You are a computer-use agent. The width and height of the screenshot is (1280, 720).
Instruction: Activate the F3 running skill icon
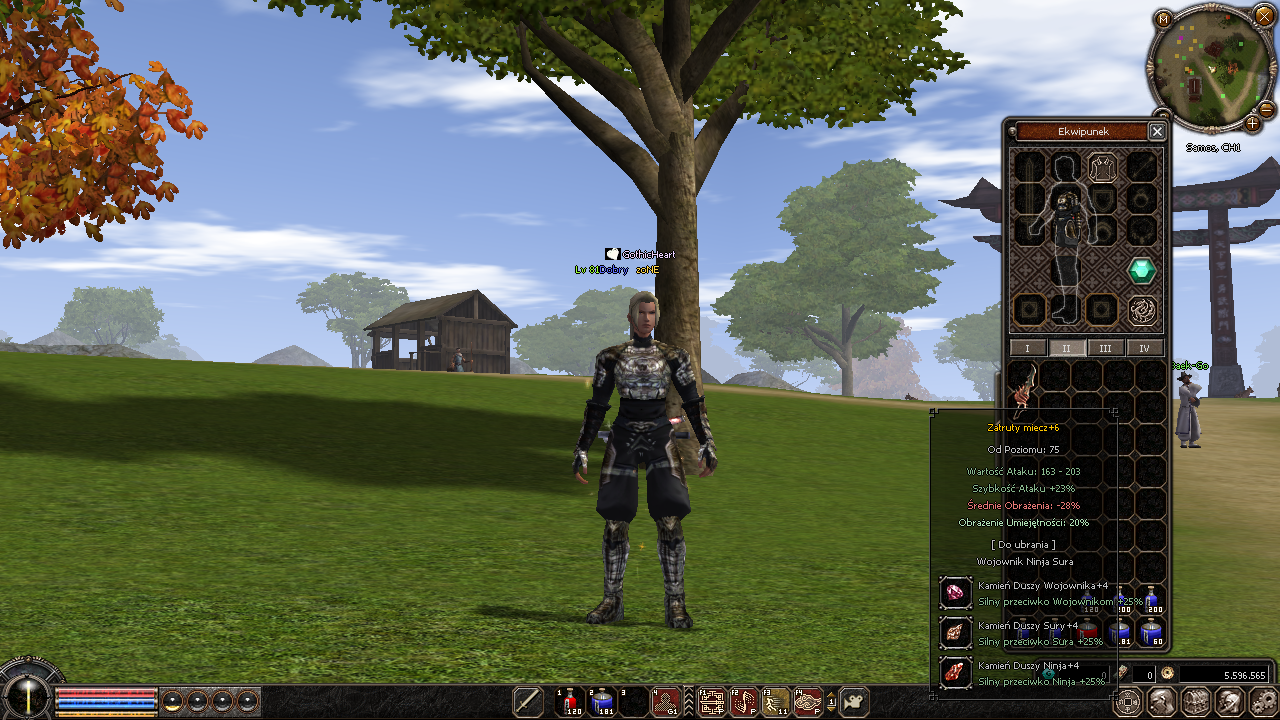[775, 702]
